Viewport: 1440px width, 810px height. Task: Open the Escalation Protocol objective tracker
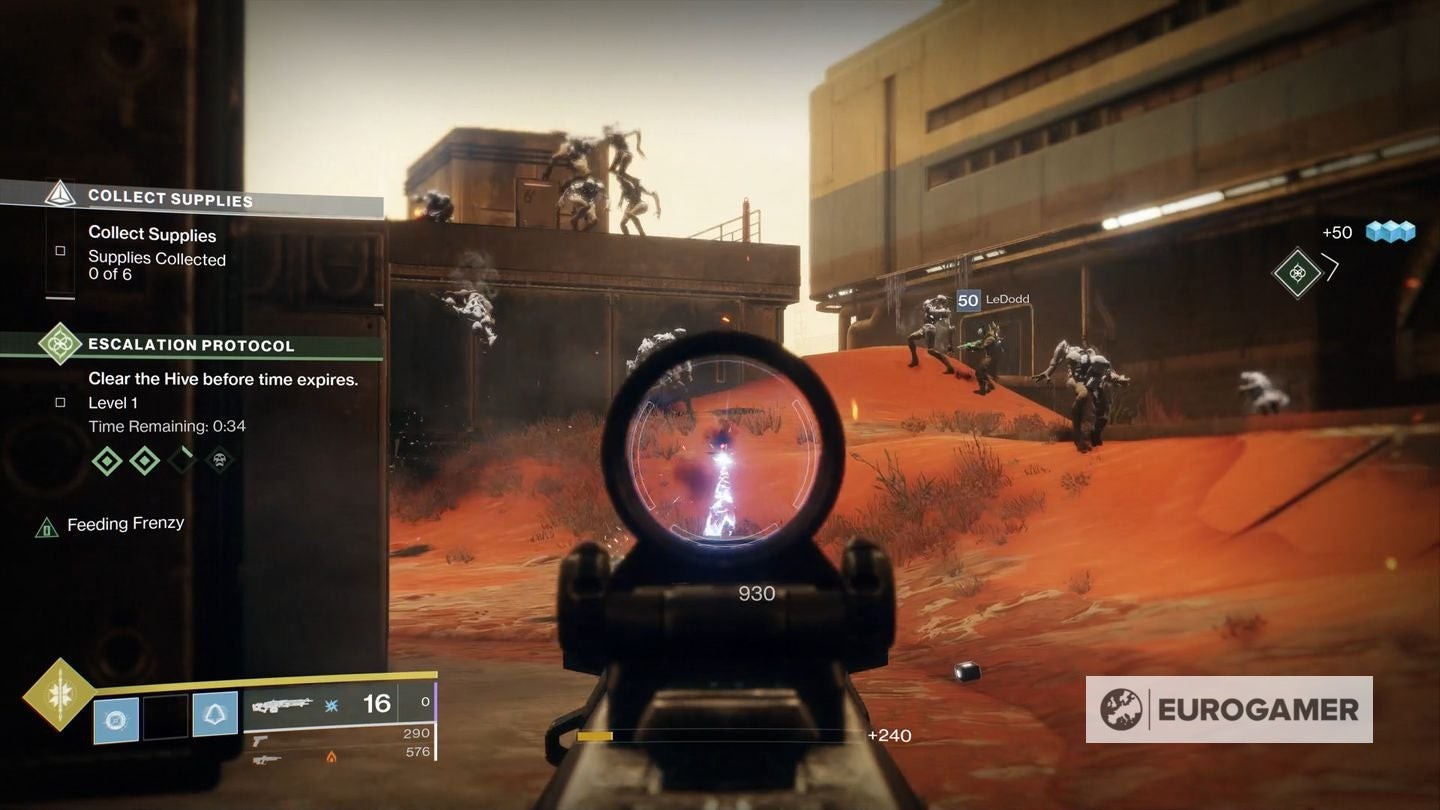tap(191, 345)
